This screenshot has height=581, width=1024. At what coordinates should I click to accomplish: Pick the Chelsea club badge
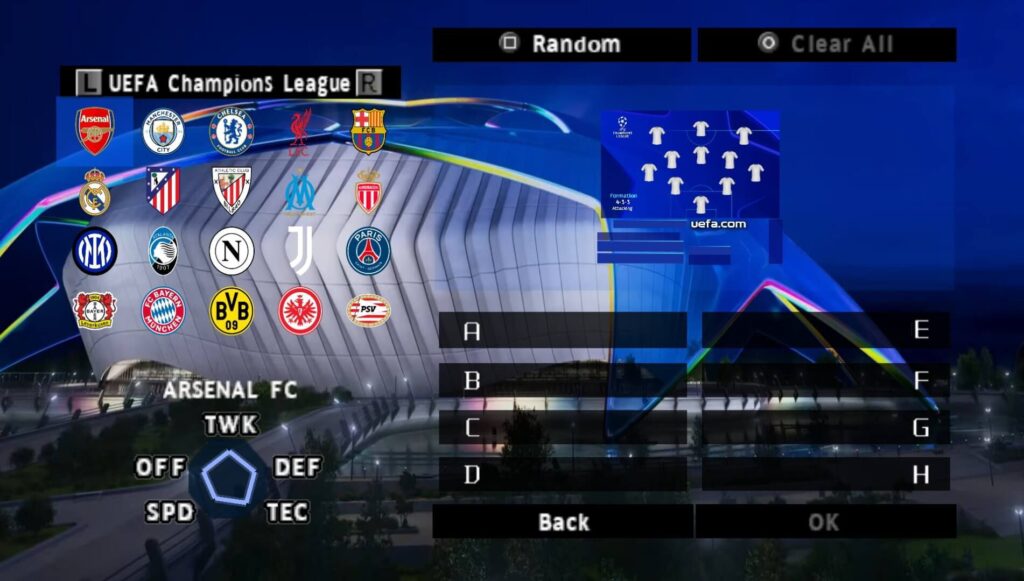pyautogui.click(x=231, y=131)
